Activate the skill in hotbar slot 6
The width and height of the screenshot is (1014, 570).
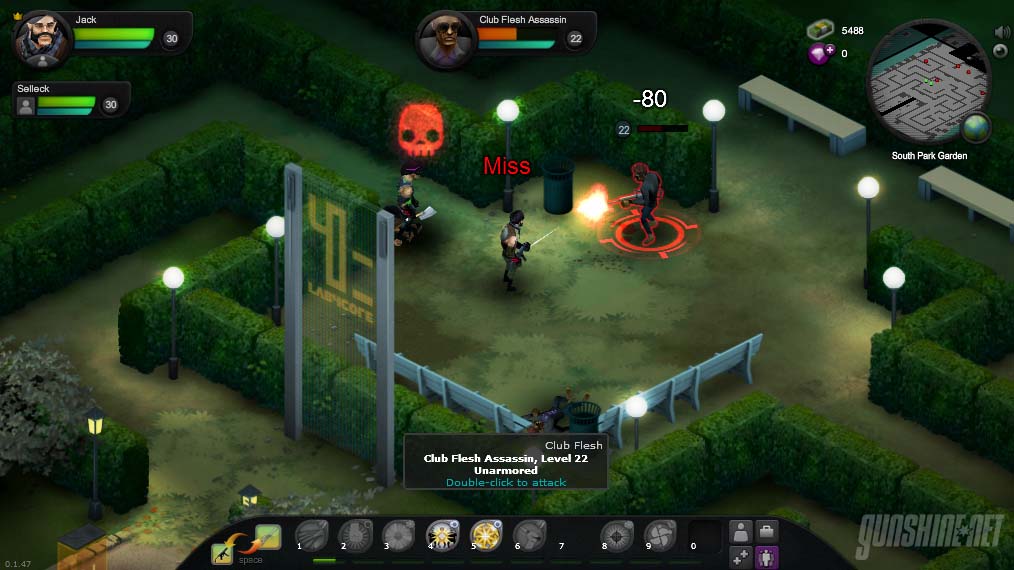529,536
